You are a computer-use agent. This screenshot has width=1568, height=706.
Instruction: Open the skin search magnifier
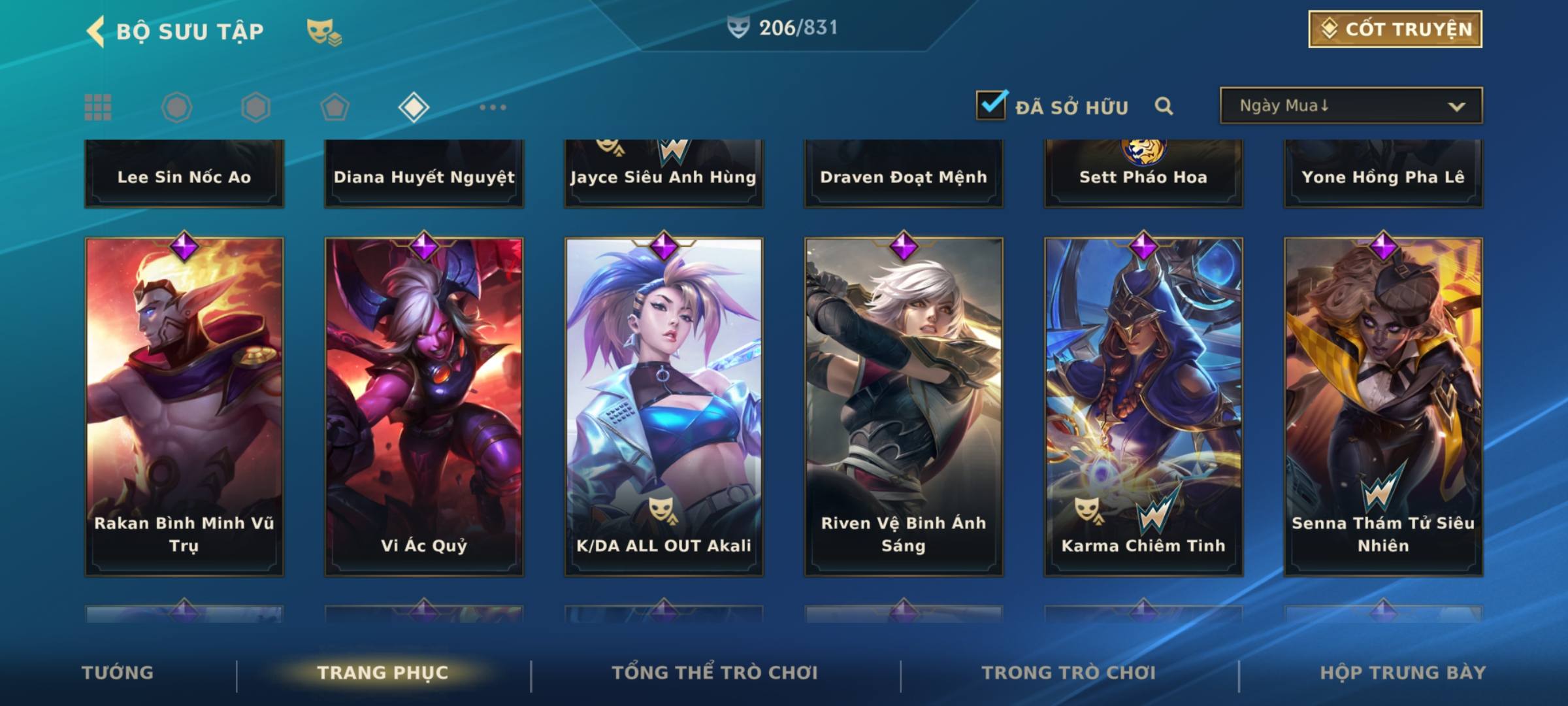[1164, 106]
